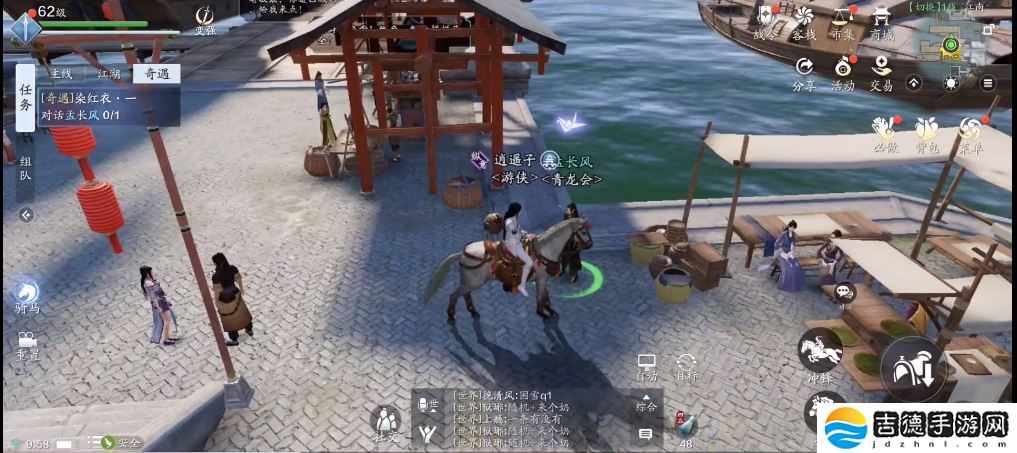This screenshot has height=453, width=1017.
Task: Open the 背包 backpack
Action: [927, 132]
